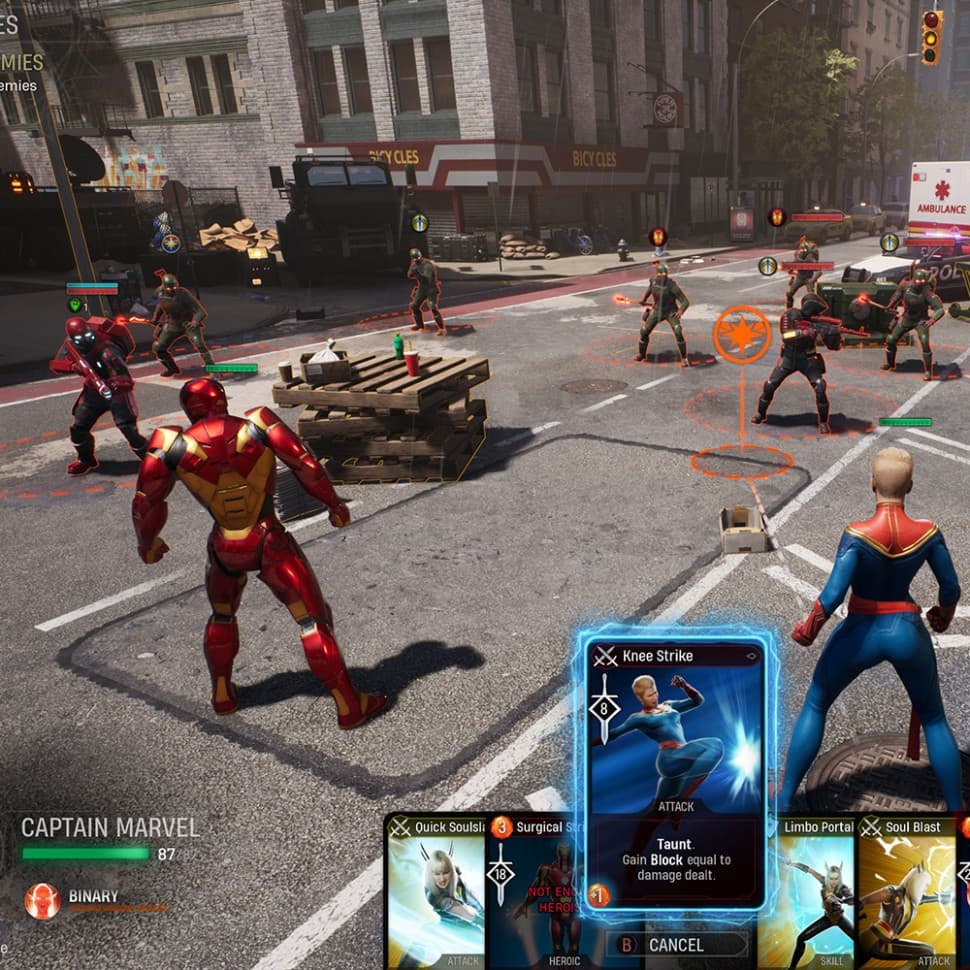Image resolution: width=970 pixels, height=970 pixels.
Task: Click Captain Marvel's Binary ability icon
Action: (x=42, y=900)
